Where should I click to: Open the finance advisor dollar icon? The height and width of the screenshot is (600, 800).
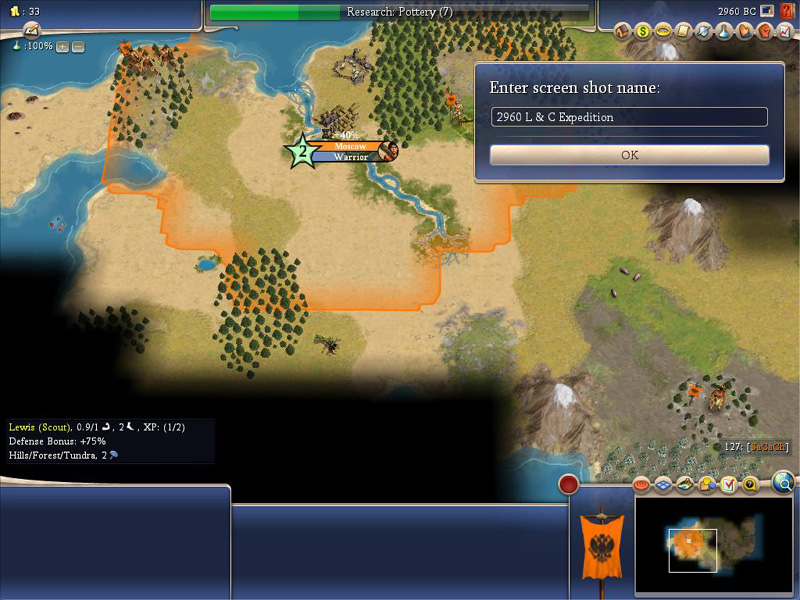642,31
